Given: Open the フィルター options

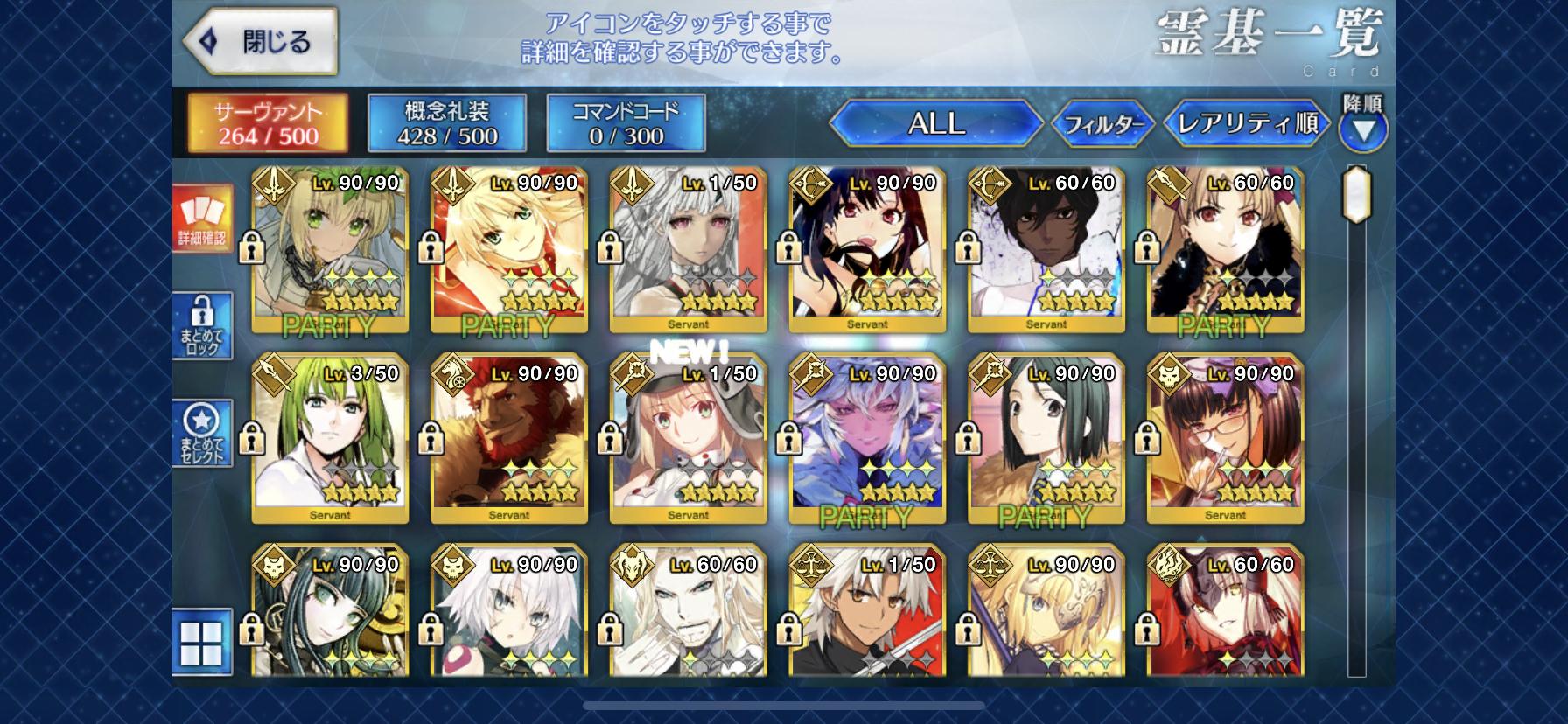Looking at the screenshot, I should click(1102, 124).
